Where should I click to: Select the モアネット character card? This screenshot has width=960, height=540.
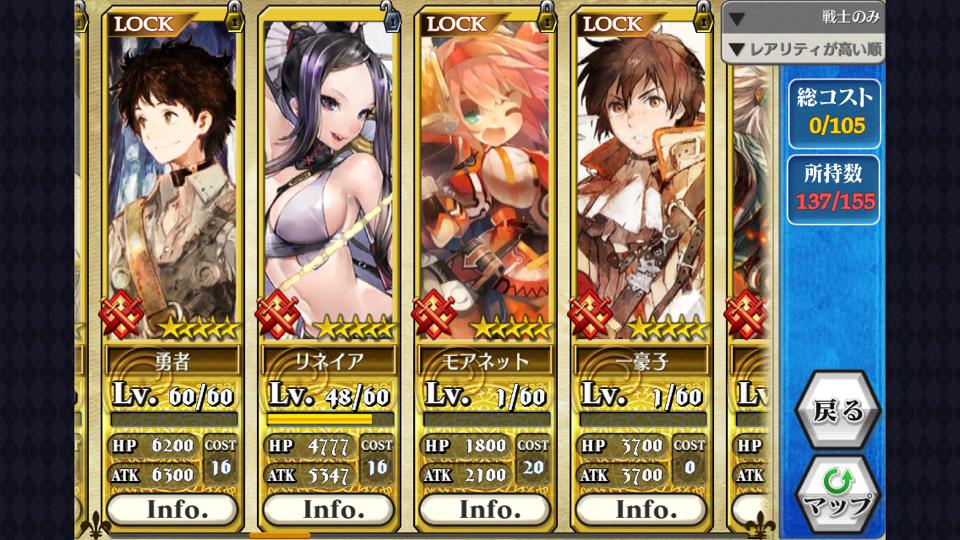coord(485,180)
